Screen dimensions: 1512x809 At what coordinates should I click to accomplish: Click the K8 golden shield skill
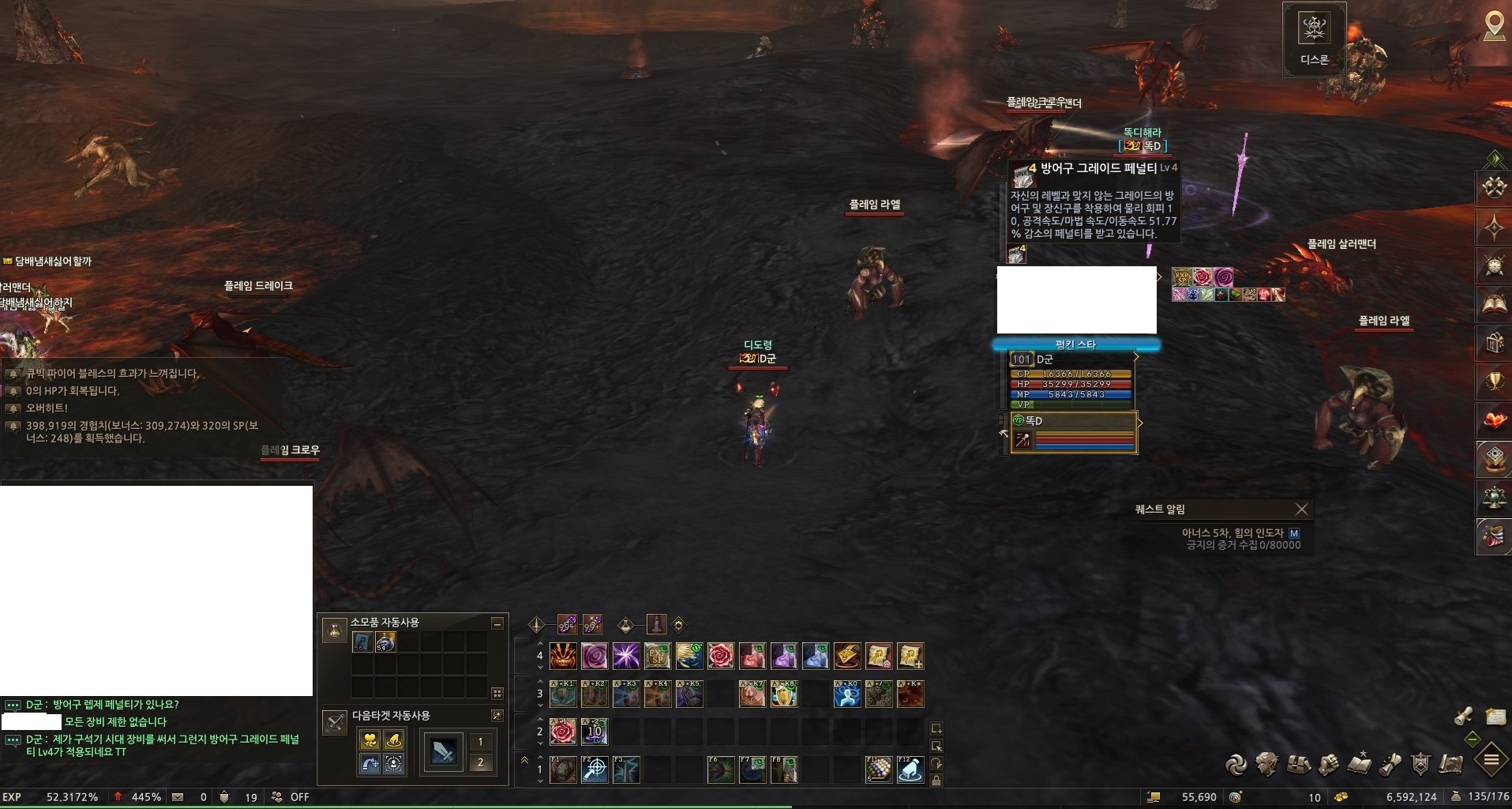tap(784, 694)
